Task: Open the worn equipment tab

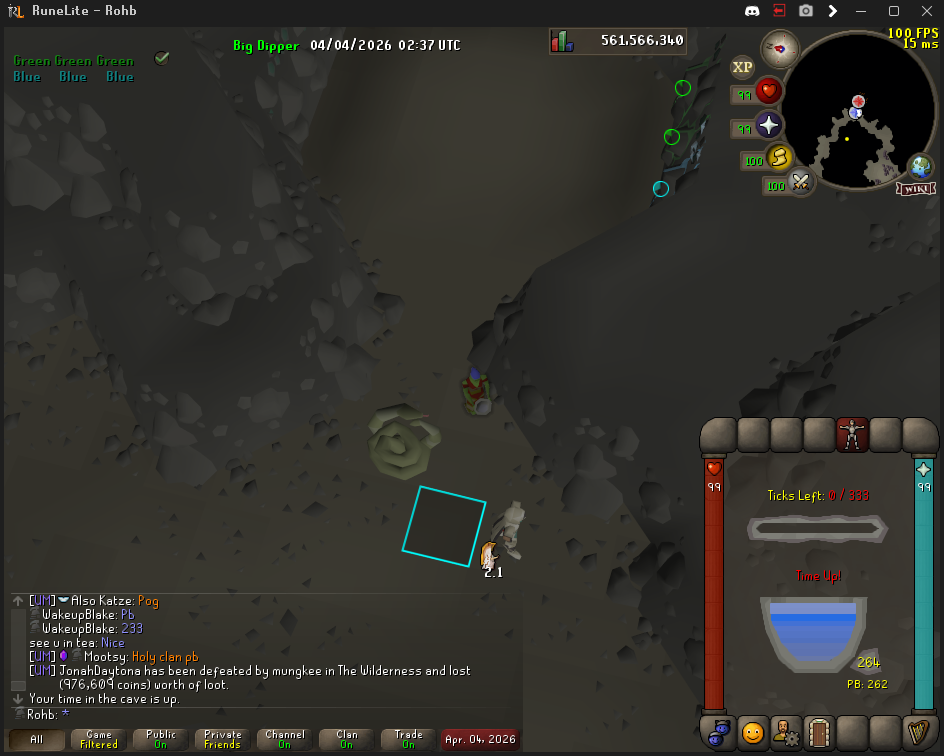Action: tap(852, 434)
